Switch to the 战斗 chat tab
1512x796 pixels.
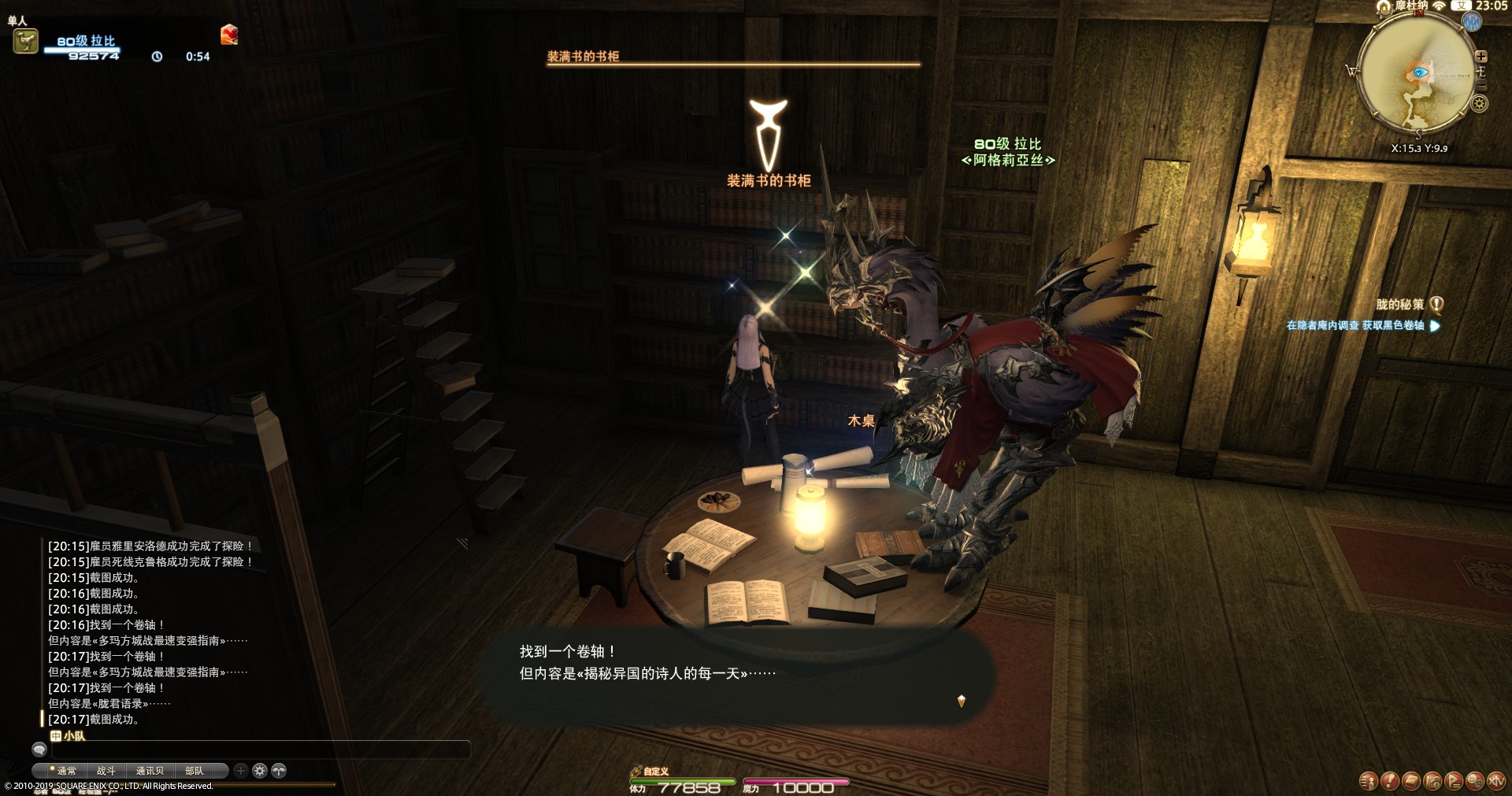tap(106, 771)
